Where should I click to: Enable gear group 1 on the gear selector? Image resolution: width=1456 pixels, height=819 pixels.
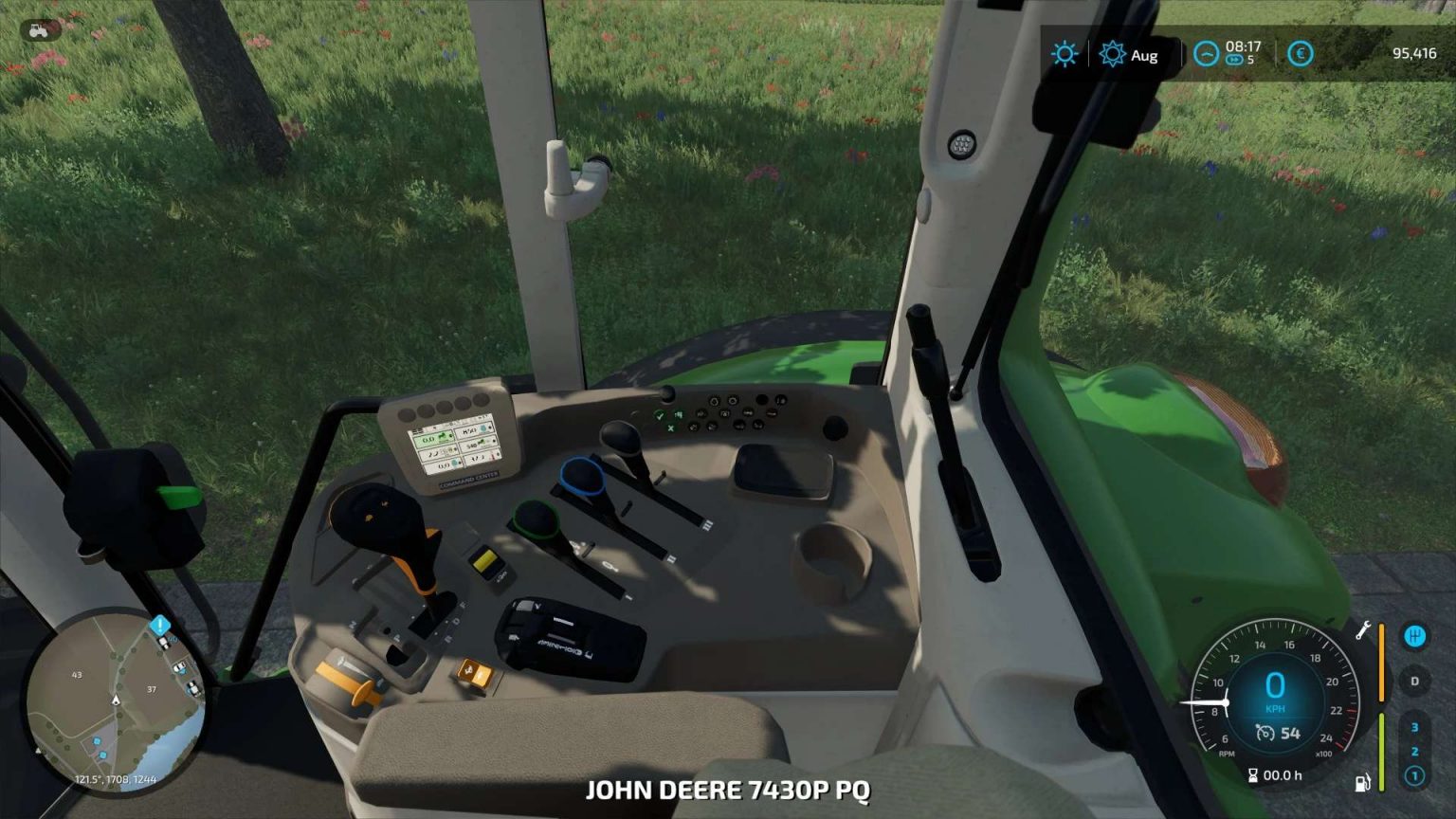click(x=1414, y=774)
